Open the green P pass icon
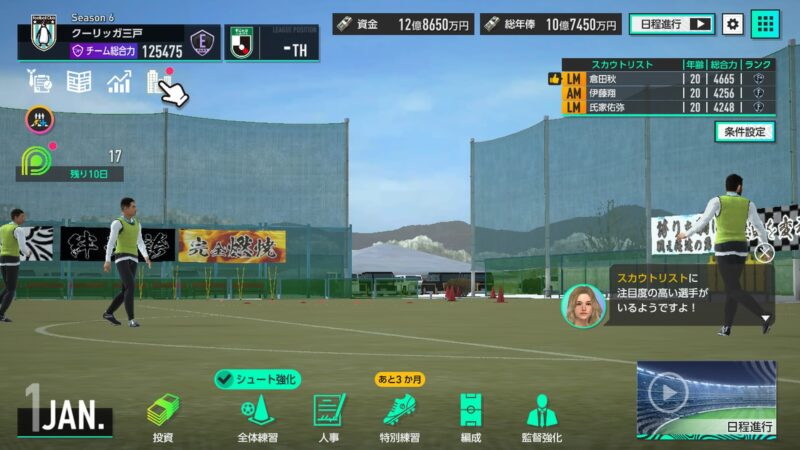800x450 pixels. (37, 160)
